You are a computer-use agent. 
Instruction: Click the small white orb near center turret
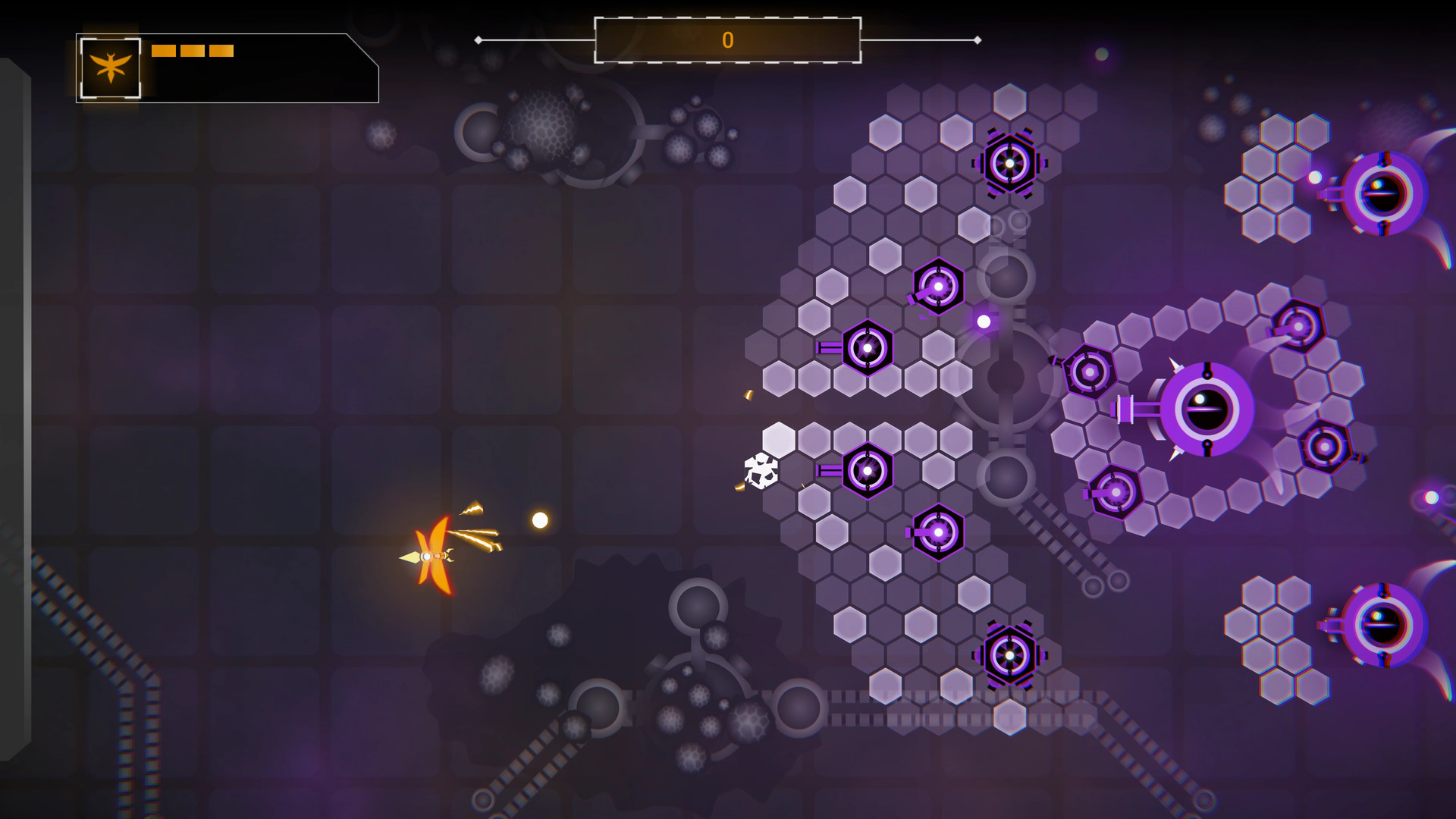984,321
